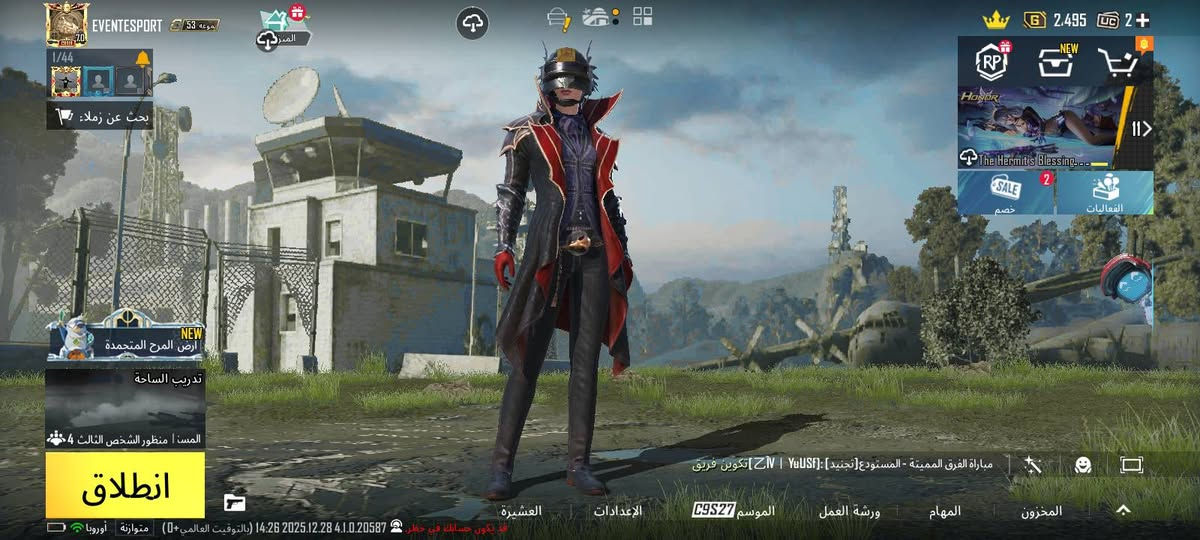Viewport: 1200px width, 540px height.
Task: Search for teammates via بحث عن زملاء
Action: click(100, 116)
